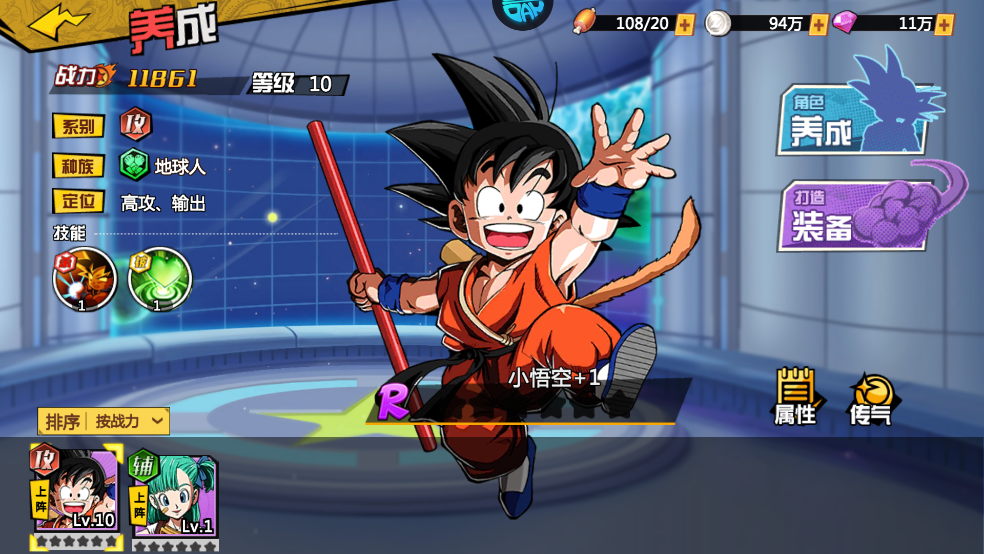This screenshot has height=554, width=984.
Task: Tap the blue GAP logo button
Action: (x=523, y=12)
